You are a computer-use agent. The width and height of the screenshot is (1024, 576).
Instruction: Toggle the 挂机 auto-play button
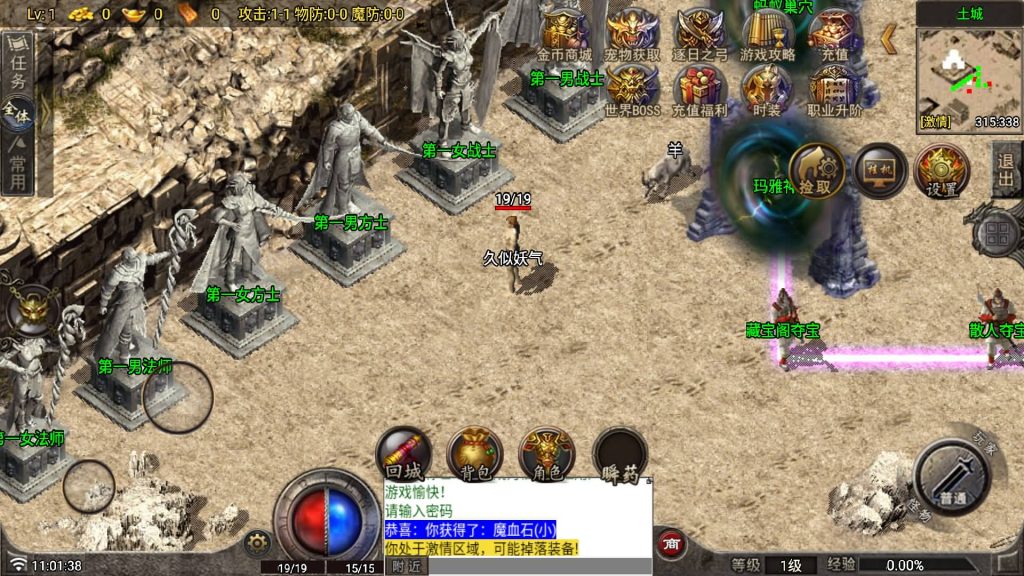pos(880,171)
